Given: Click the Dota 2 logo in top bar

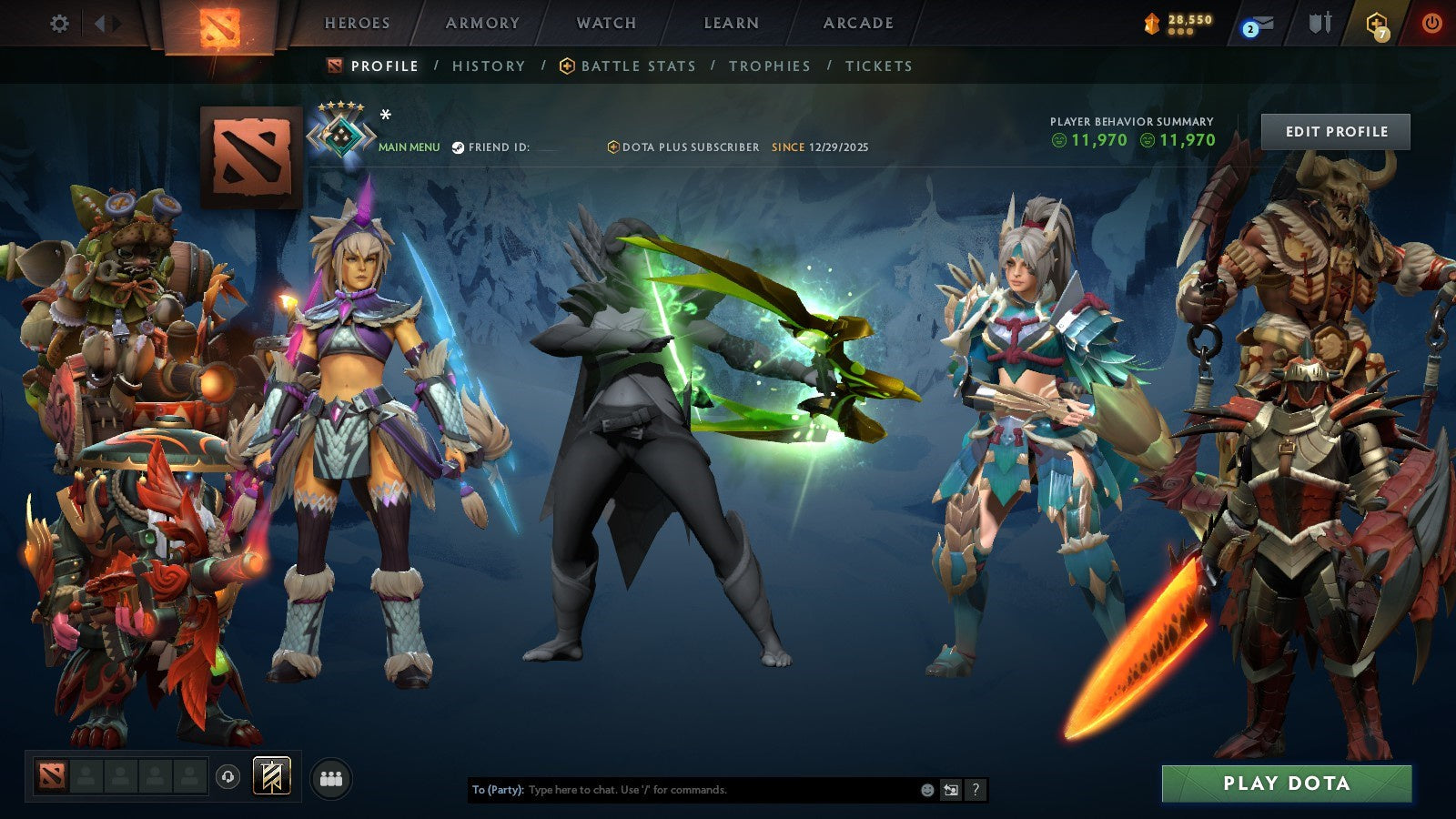Looking at the screenshot, I should [218, 25].
